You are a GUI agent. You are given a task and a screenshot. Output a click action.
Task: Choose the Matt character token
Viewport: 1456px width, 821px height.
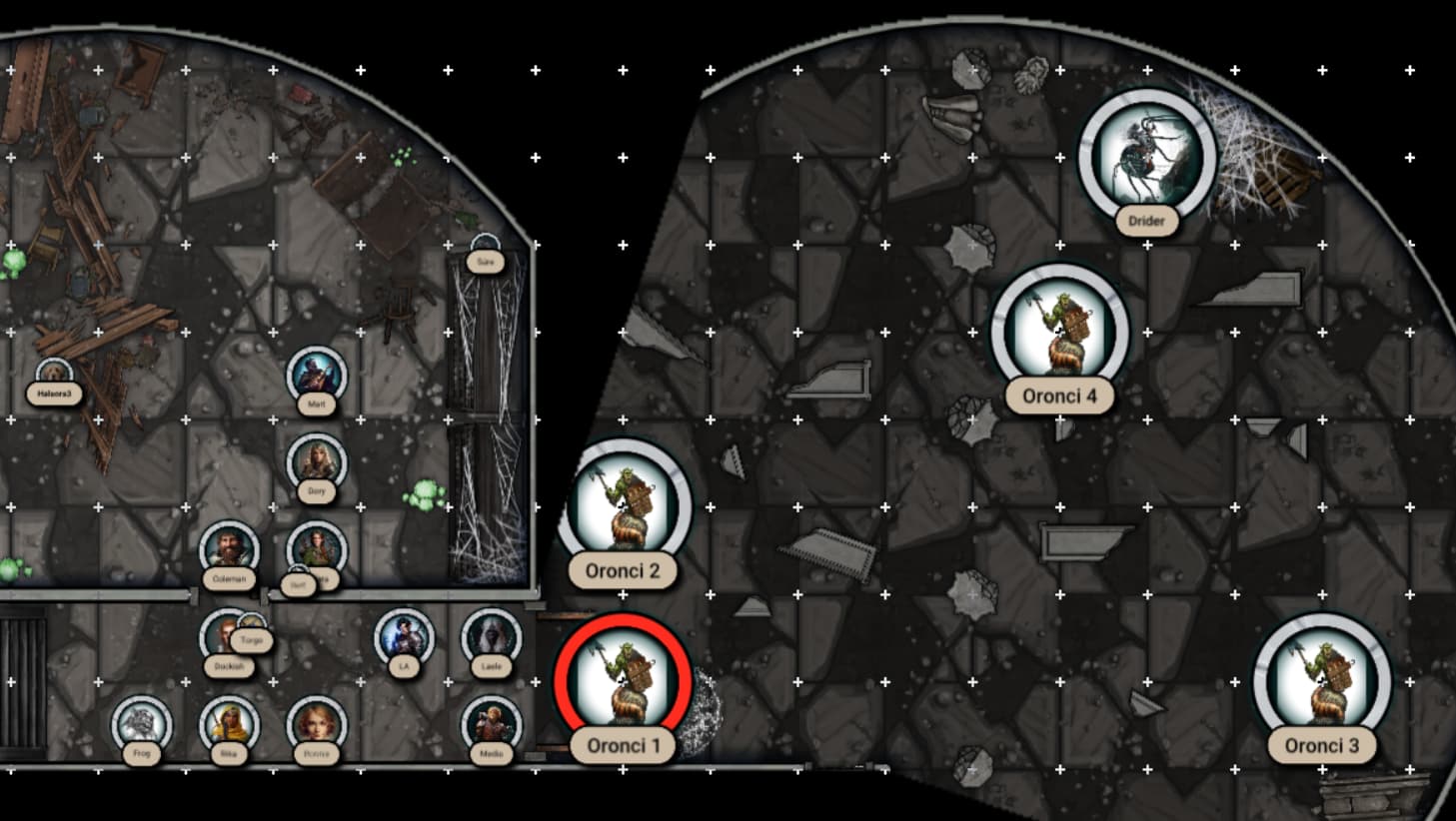[316, 376]
